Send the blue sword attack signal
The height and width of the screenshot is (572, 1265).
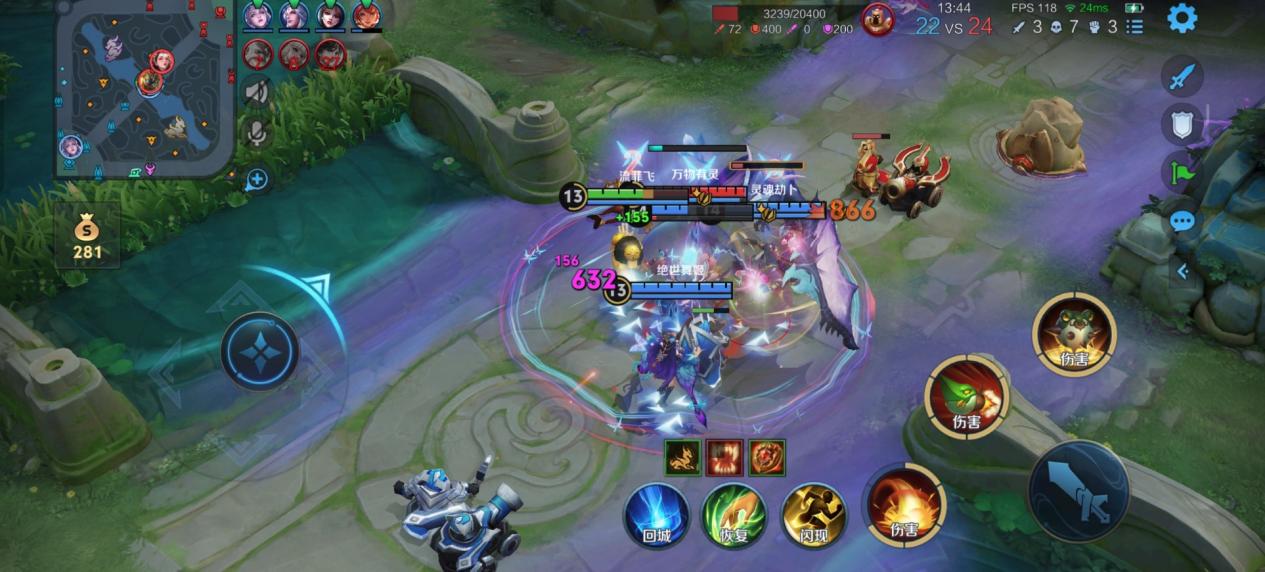[1182, 76]
